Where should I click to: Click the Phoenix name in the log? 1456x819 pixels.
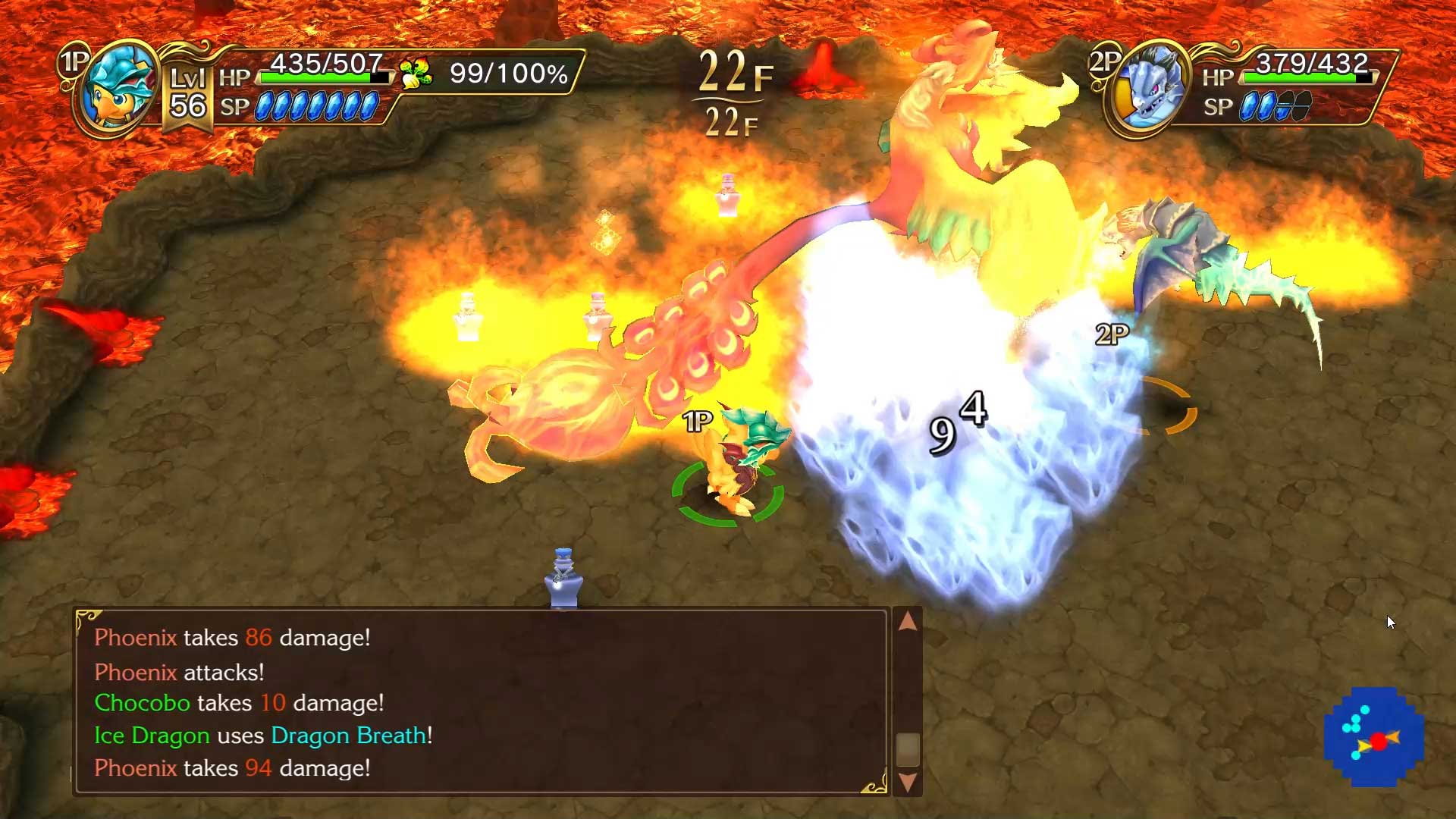pyautogui.click(x=136, y=638)
